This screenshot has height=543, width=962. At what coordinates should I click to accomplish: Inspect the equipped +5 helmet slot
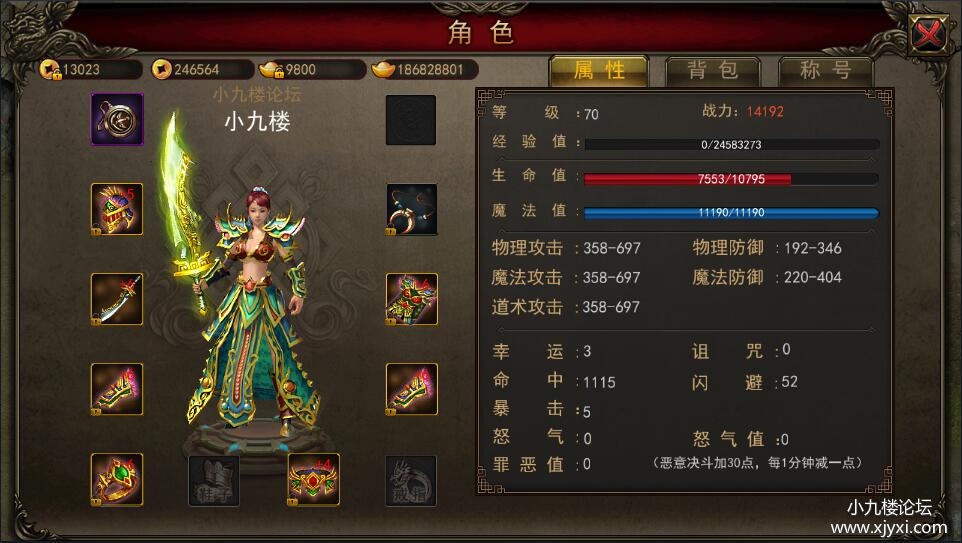117,209
